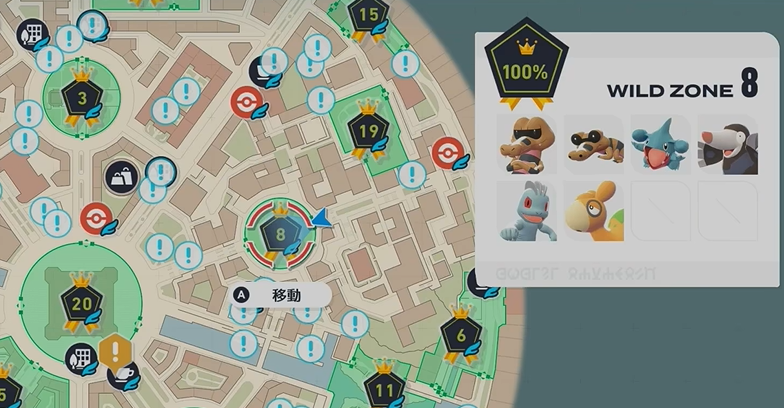The image size is (784, 408).
Task: Open the Wild Zone 19 marker
Action: [x=368, y=130]
